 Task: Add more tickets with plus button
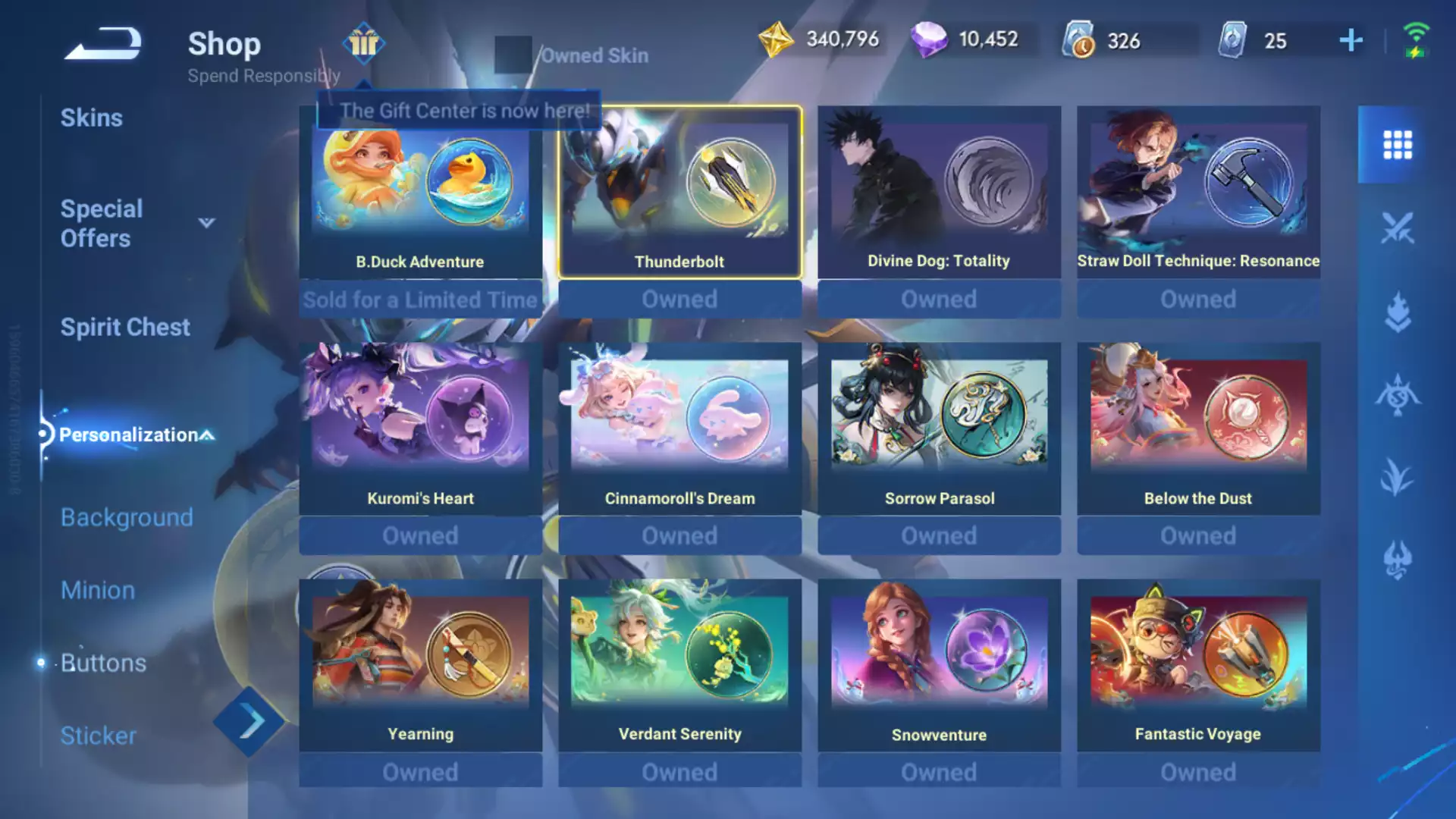[1351, 40]
